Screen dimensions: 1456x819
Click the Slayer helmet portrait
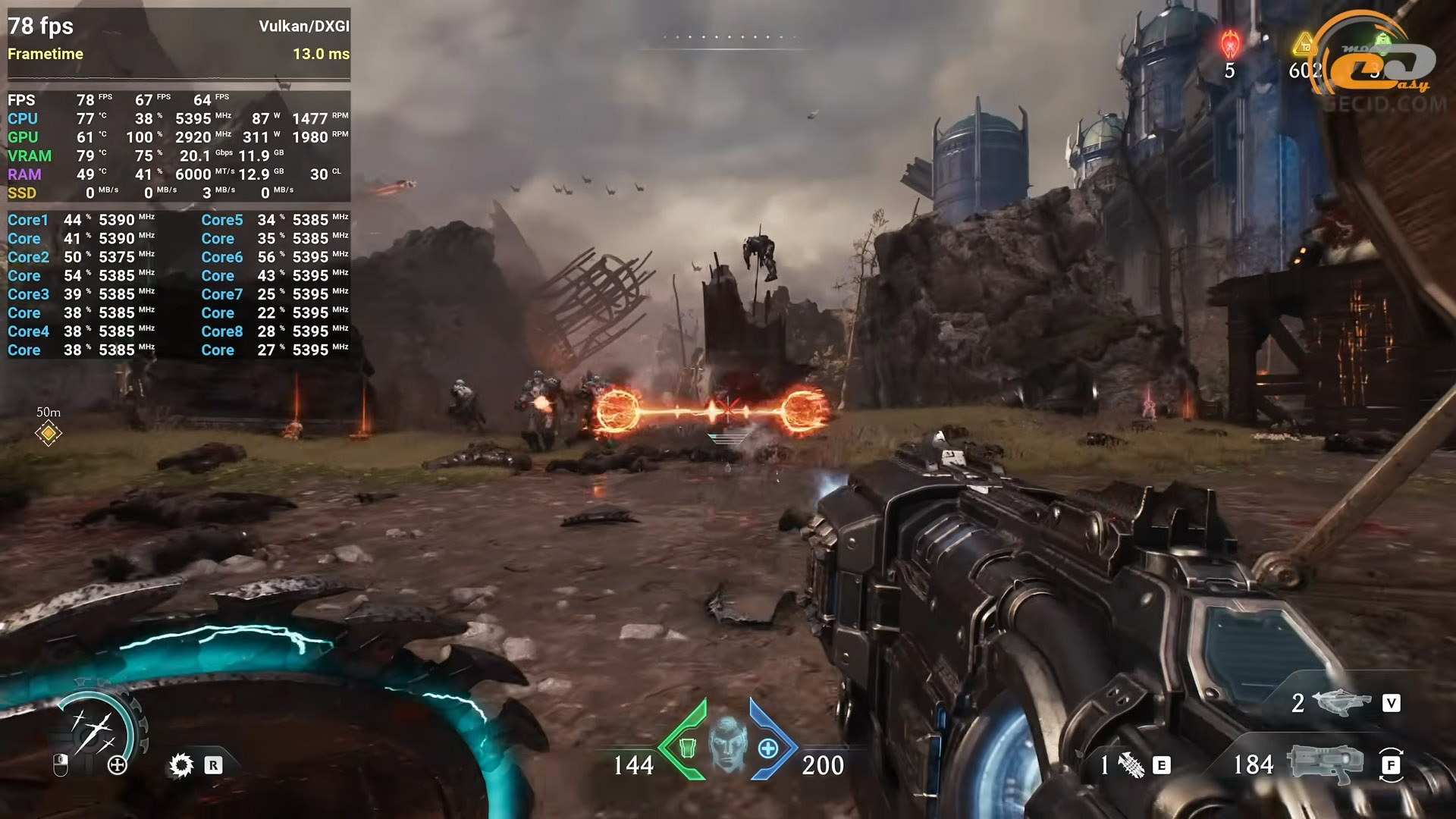pyautogui.click(x=727, y=744)
